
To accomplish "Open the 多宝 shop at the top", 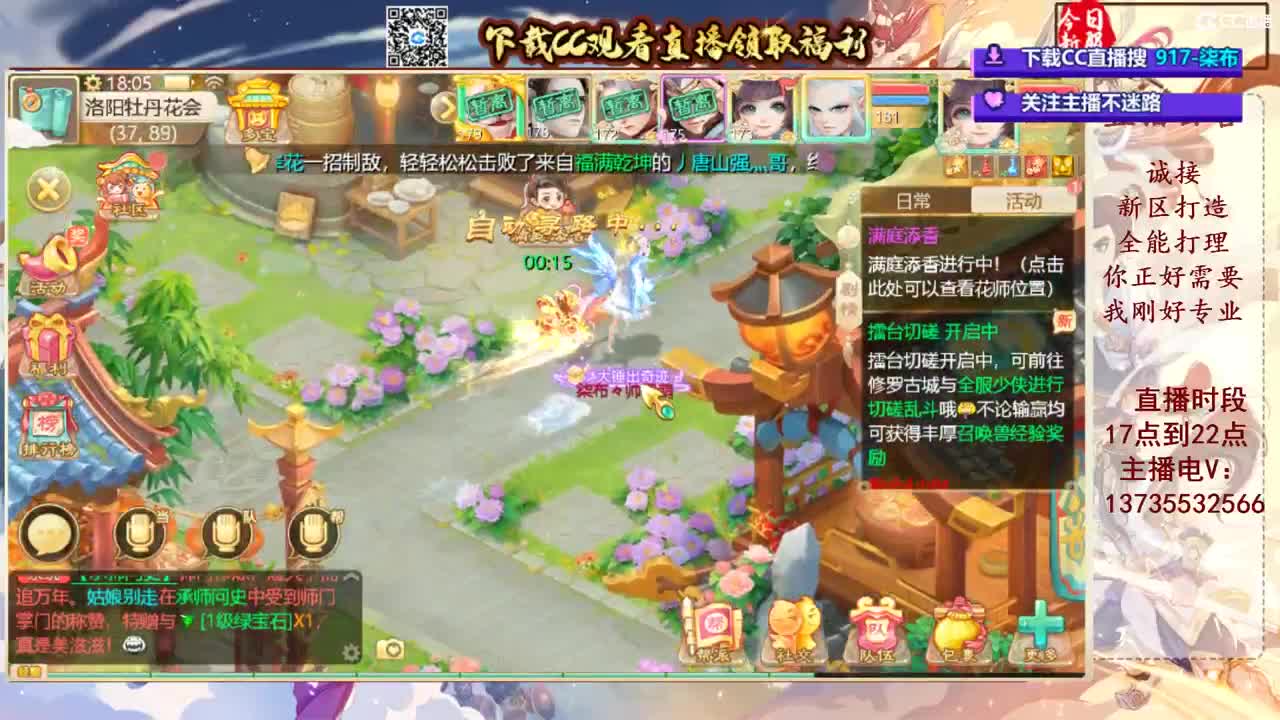I will click(254, 110).
